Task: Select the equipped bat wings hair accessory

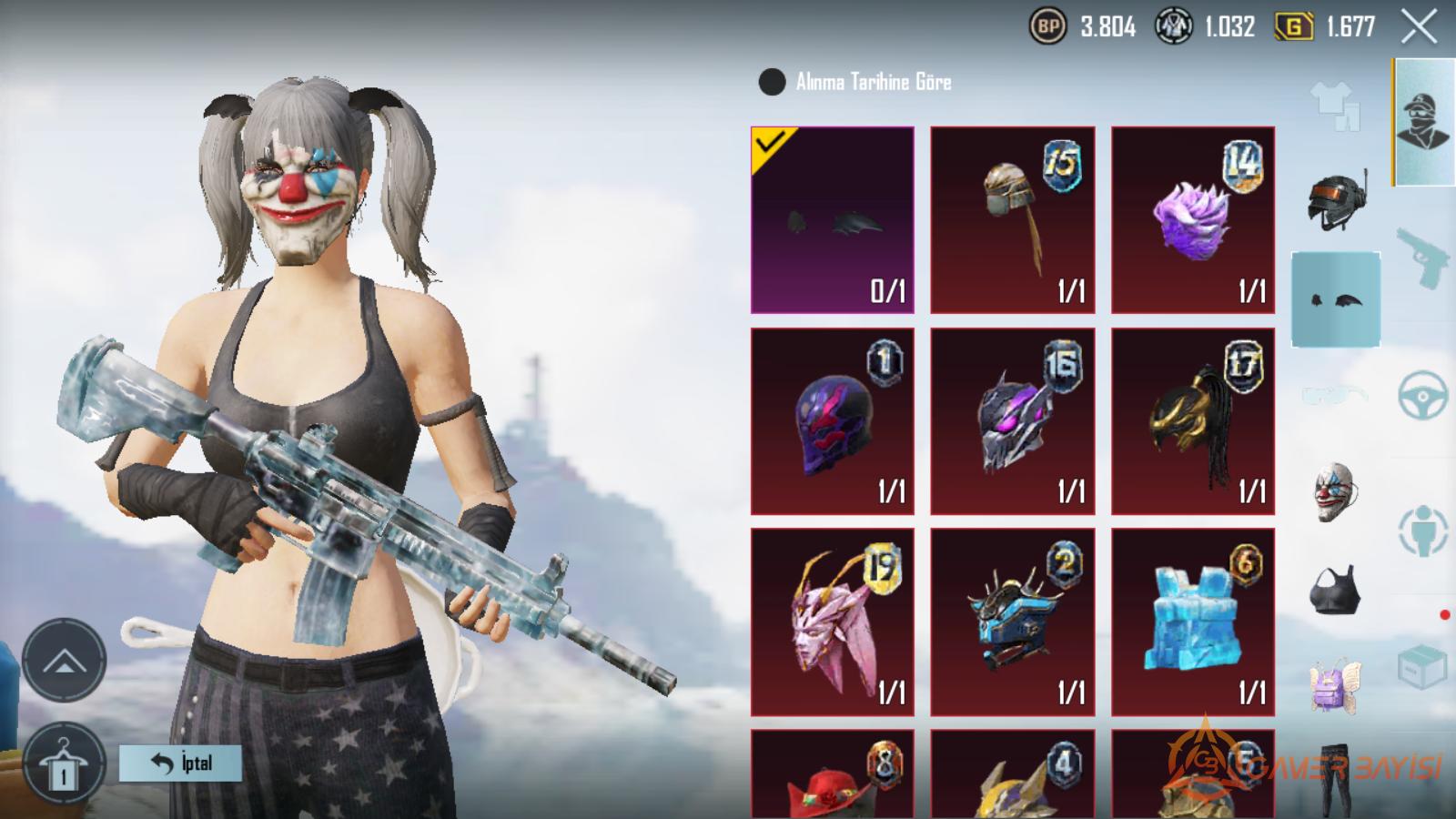Action: click(832, 220)
